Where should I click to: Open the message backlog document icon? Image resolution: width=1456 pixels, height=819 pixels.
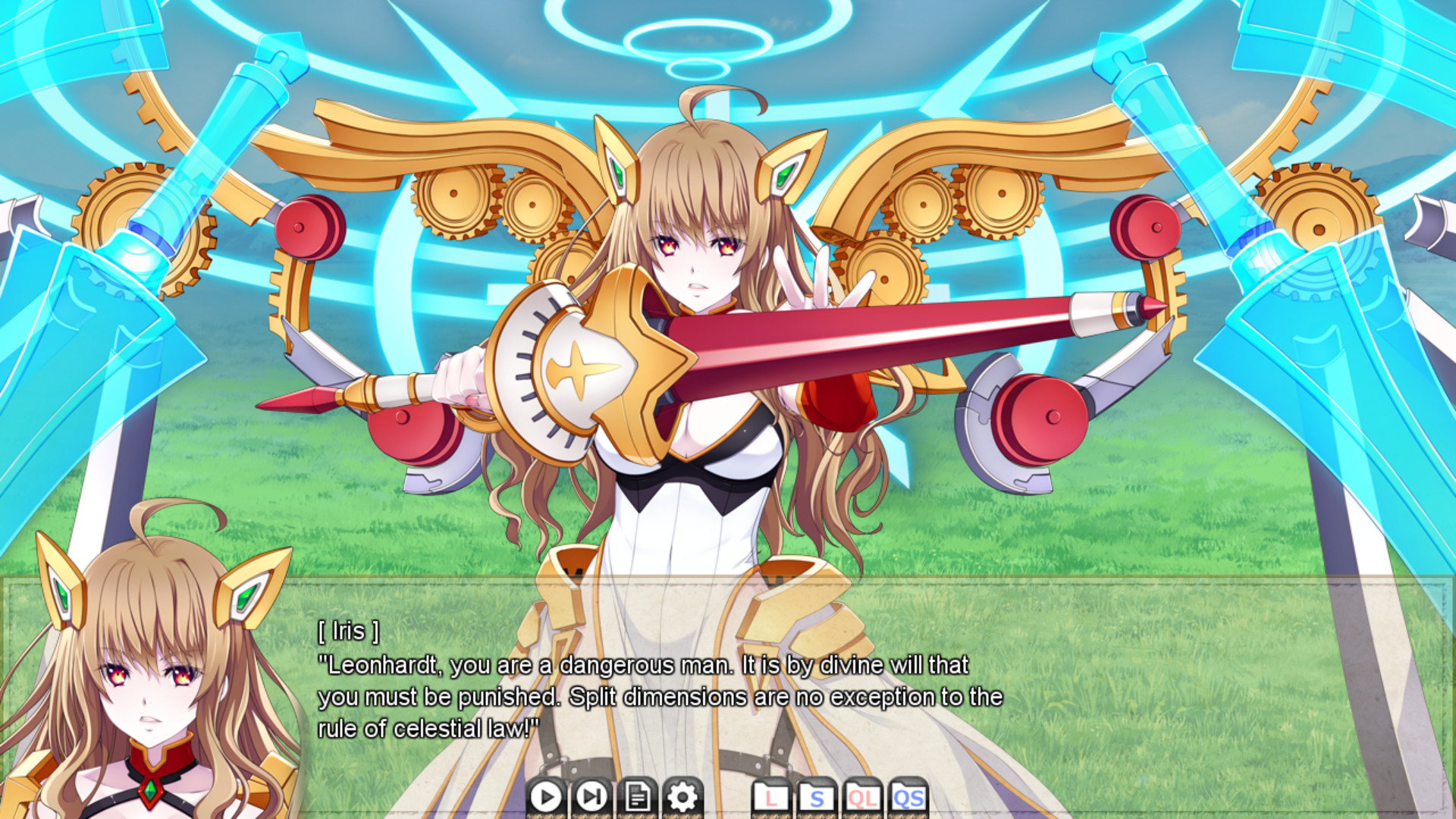point(636,797)
